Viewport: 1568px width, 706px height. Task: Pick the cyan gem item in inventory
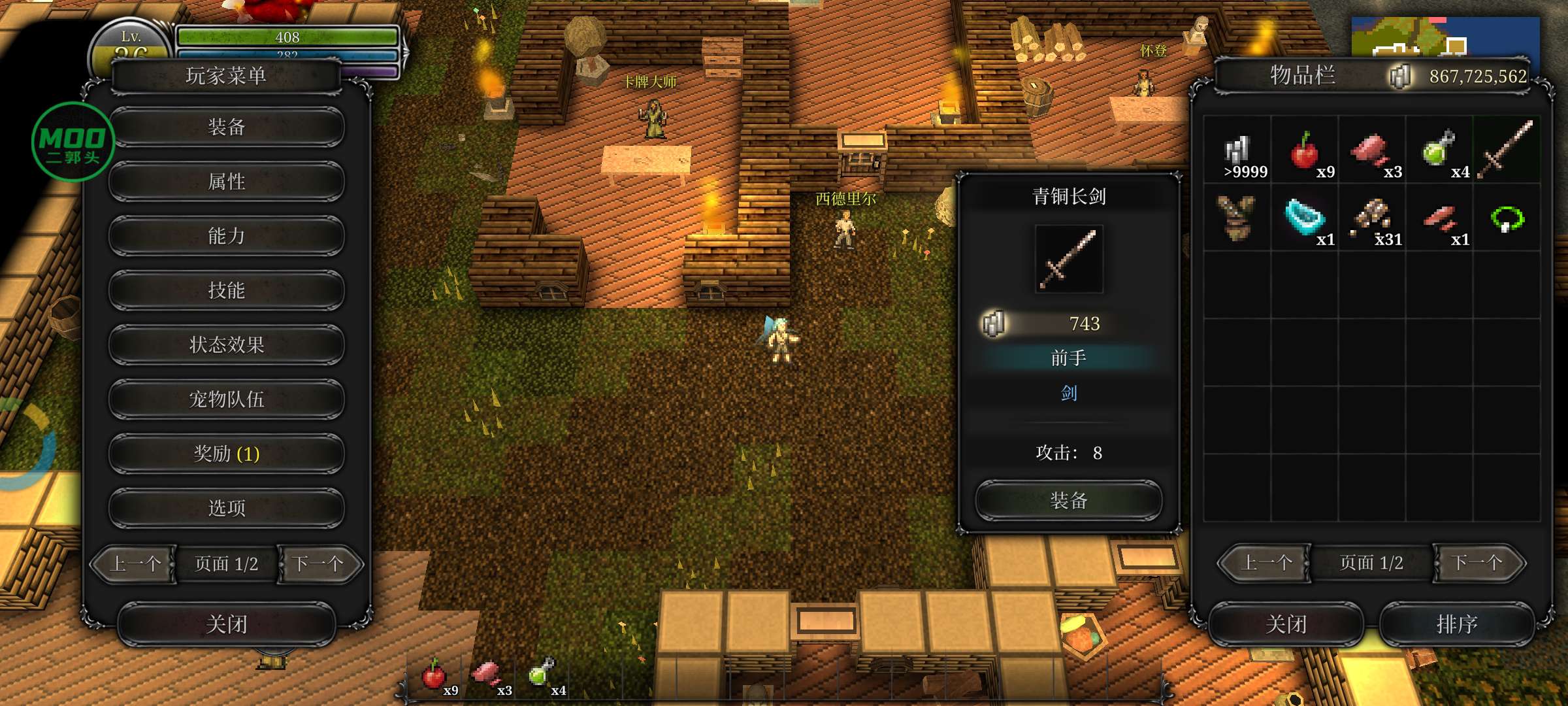(1304, 218)
